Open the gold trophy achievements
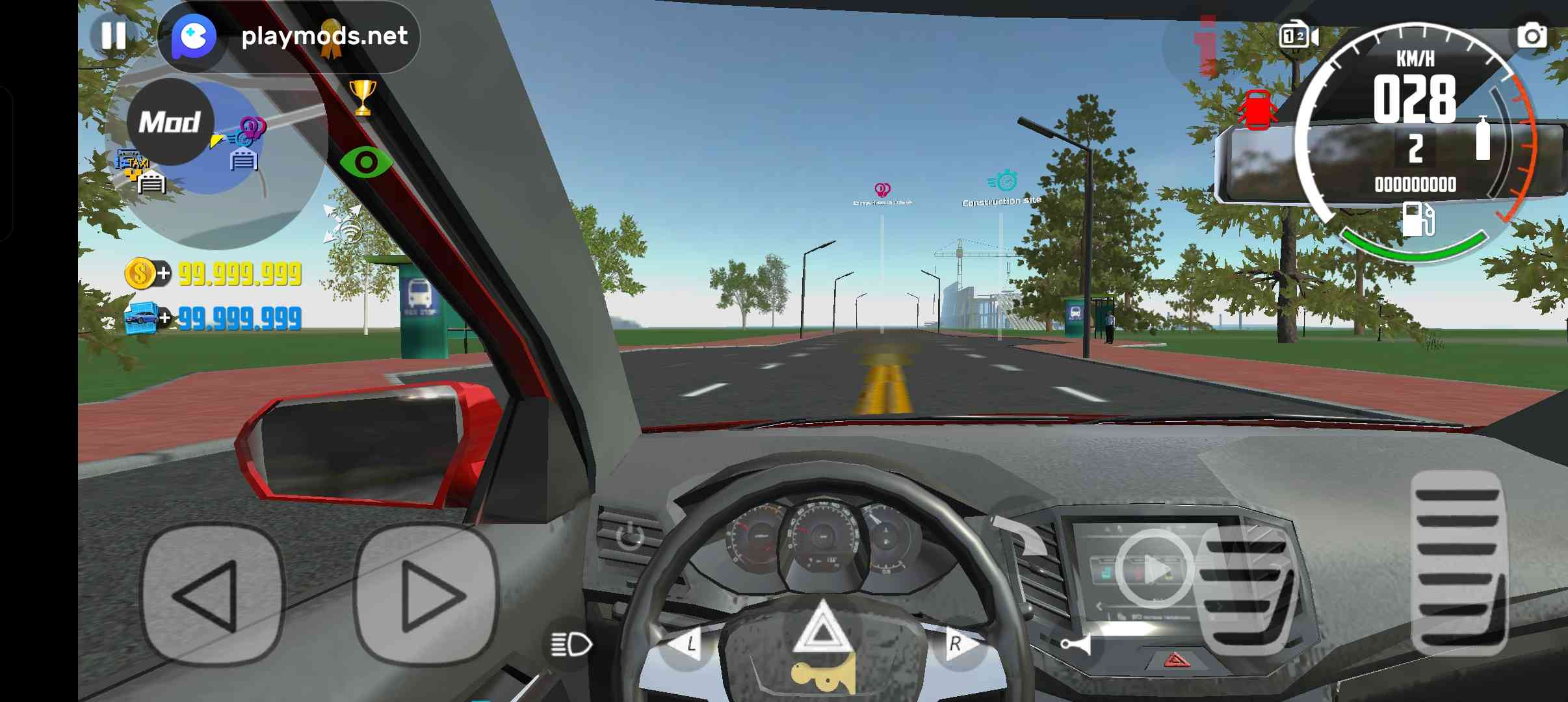Viewport: 1568px width, 702px height. tap(363, 97)
